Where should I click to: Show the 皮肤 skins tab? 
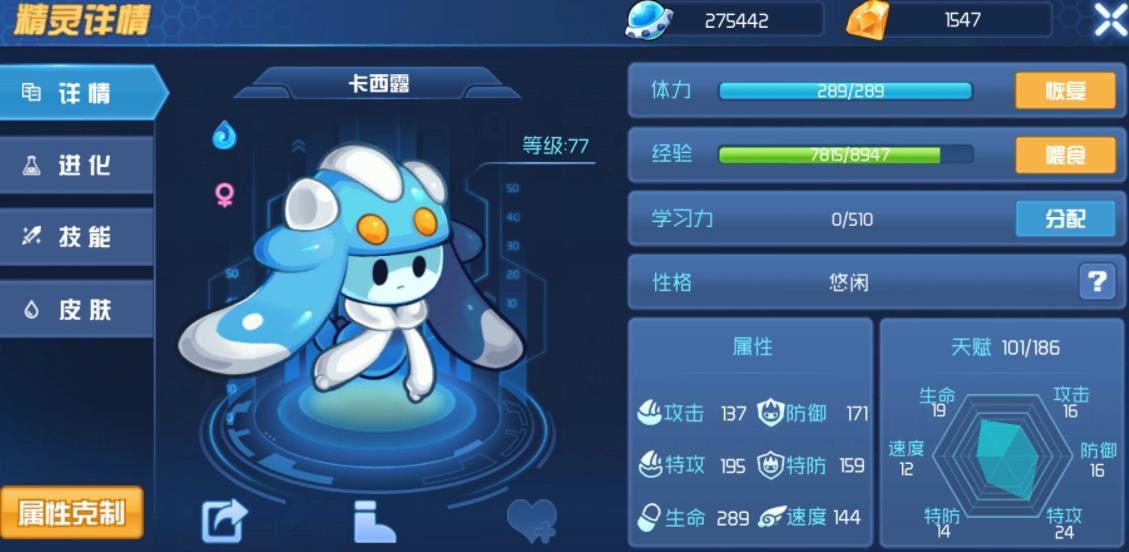(78, 309)
